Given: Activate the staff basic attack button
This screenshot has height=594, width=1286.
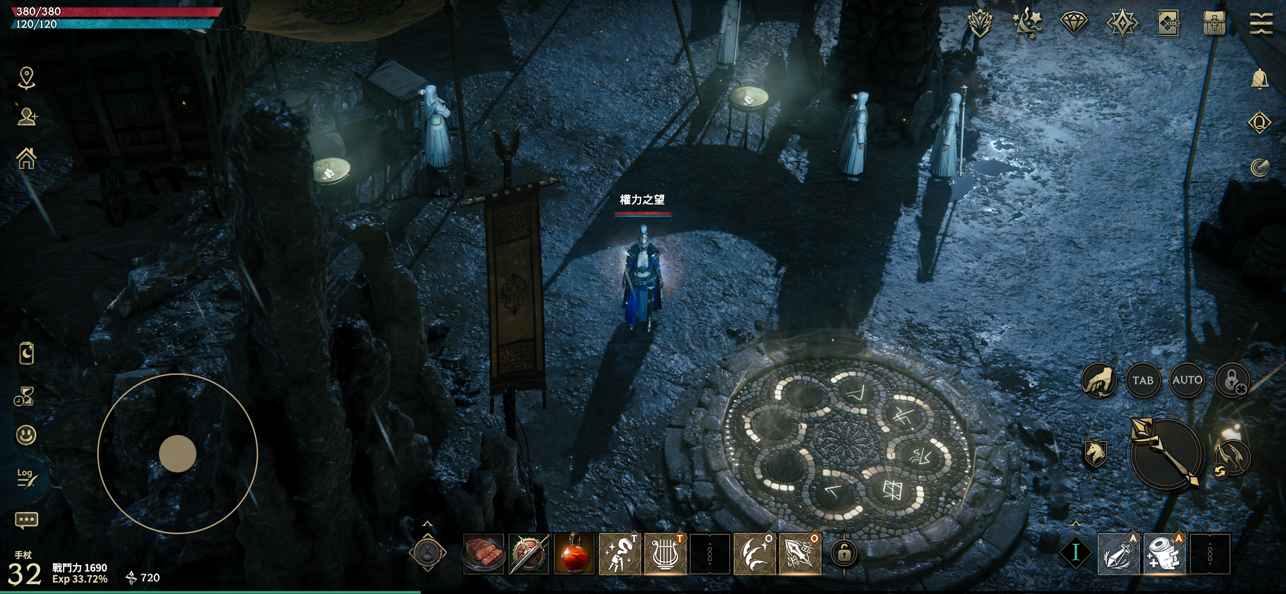Looking at the screenshot, I should [1165, 454].
